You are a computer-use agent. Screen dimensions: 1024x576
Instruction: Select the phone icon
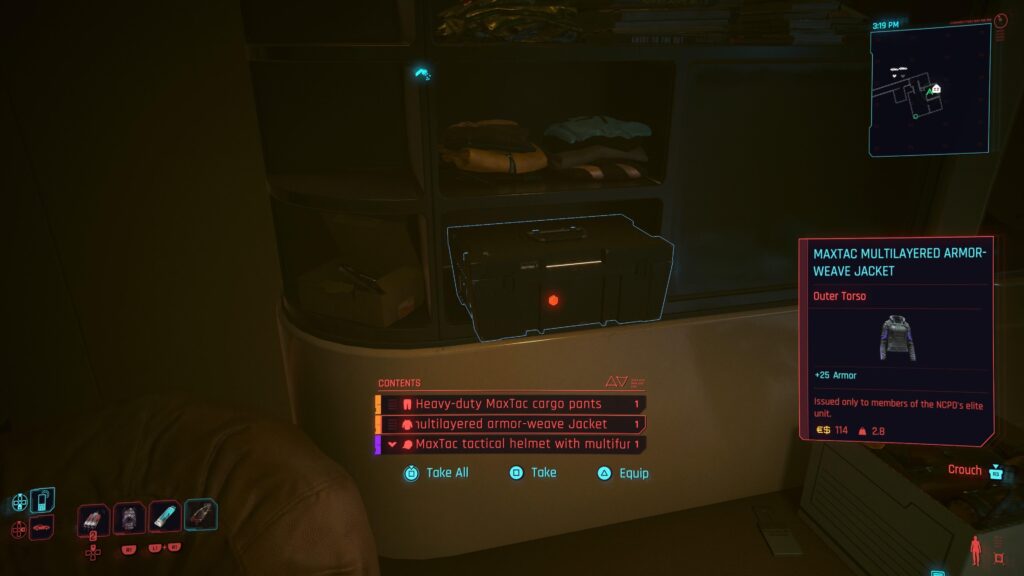pos(43,499)
